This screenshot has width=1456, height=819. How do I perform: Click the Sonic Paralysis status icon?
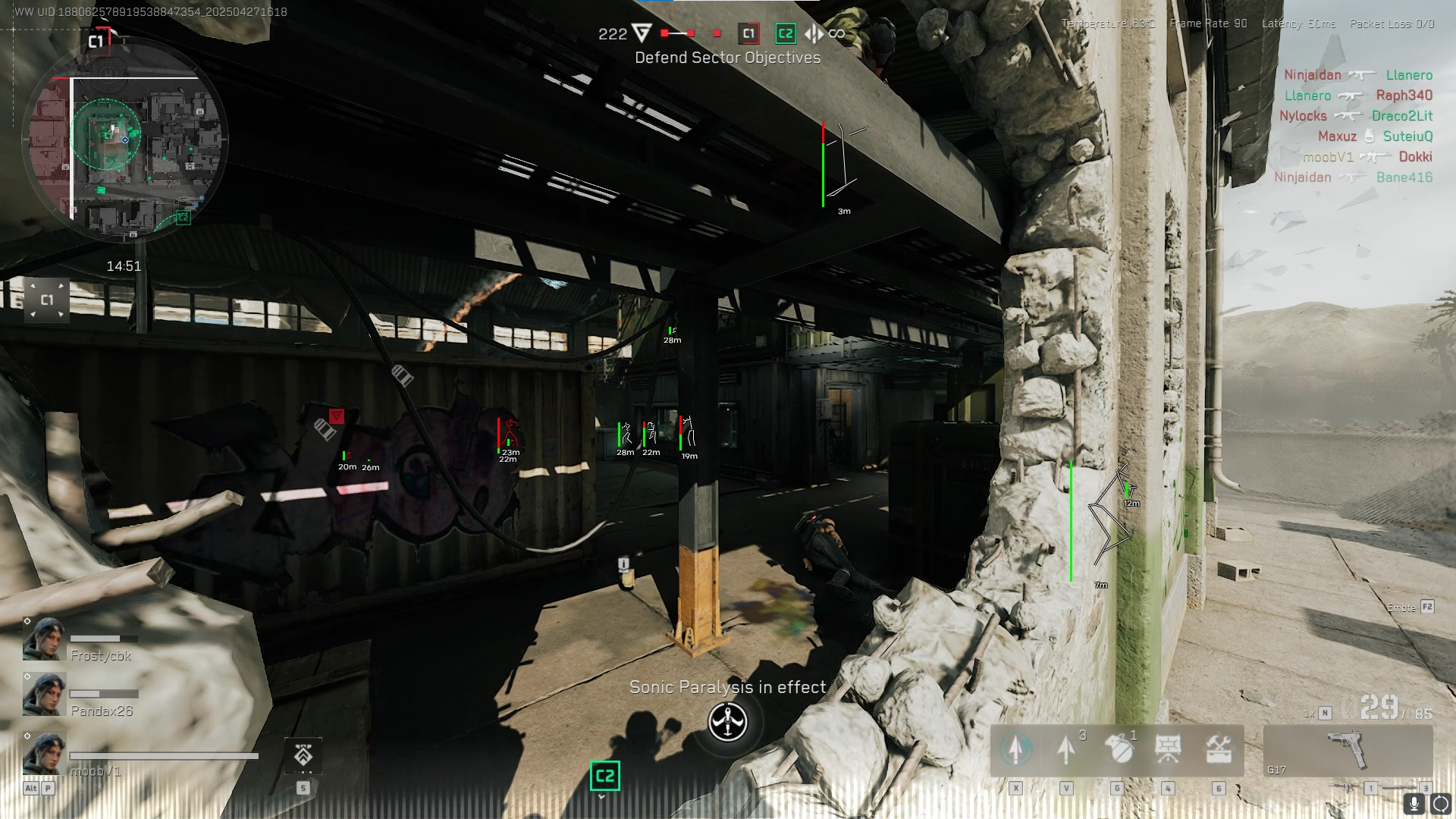[x=726, y=723]
